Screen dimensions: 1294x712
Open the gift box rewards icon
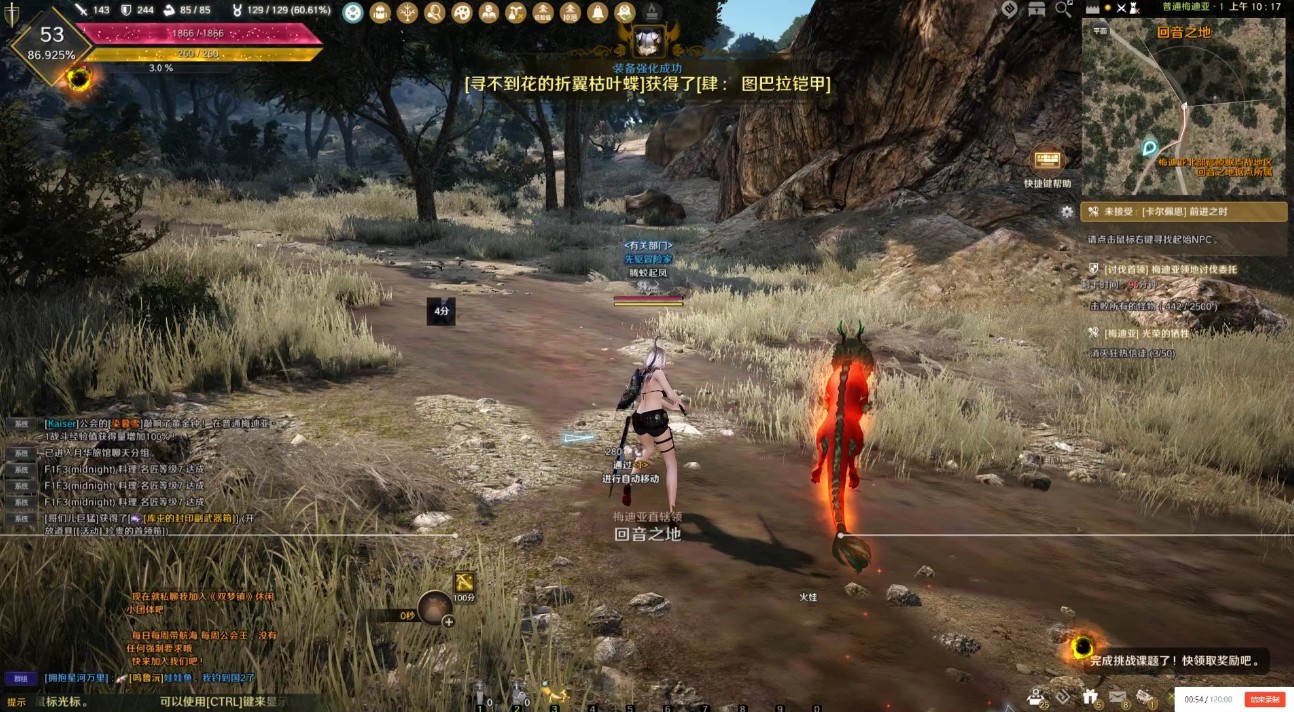1091,695
